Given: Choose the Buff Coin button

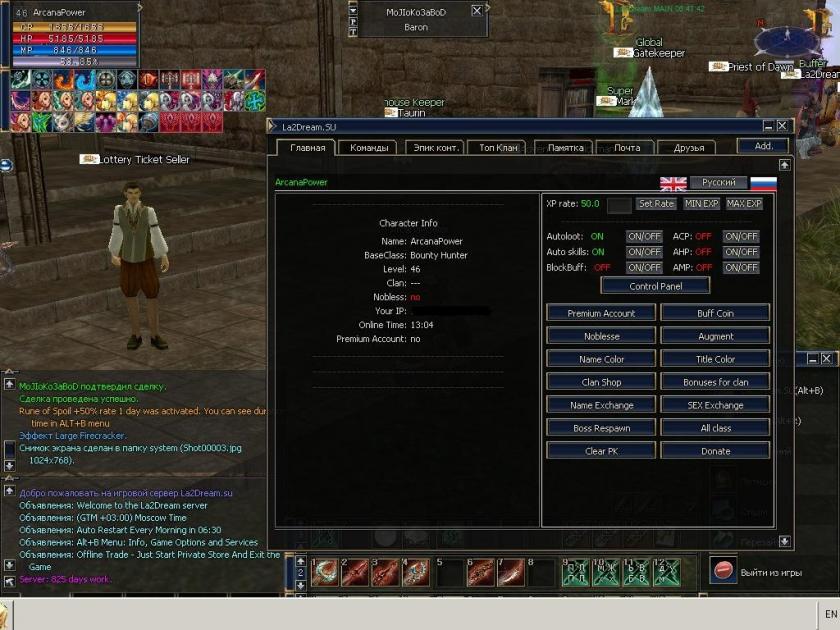Looking at the screenshot, I should click(715, 313).
